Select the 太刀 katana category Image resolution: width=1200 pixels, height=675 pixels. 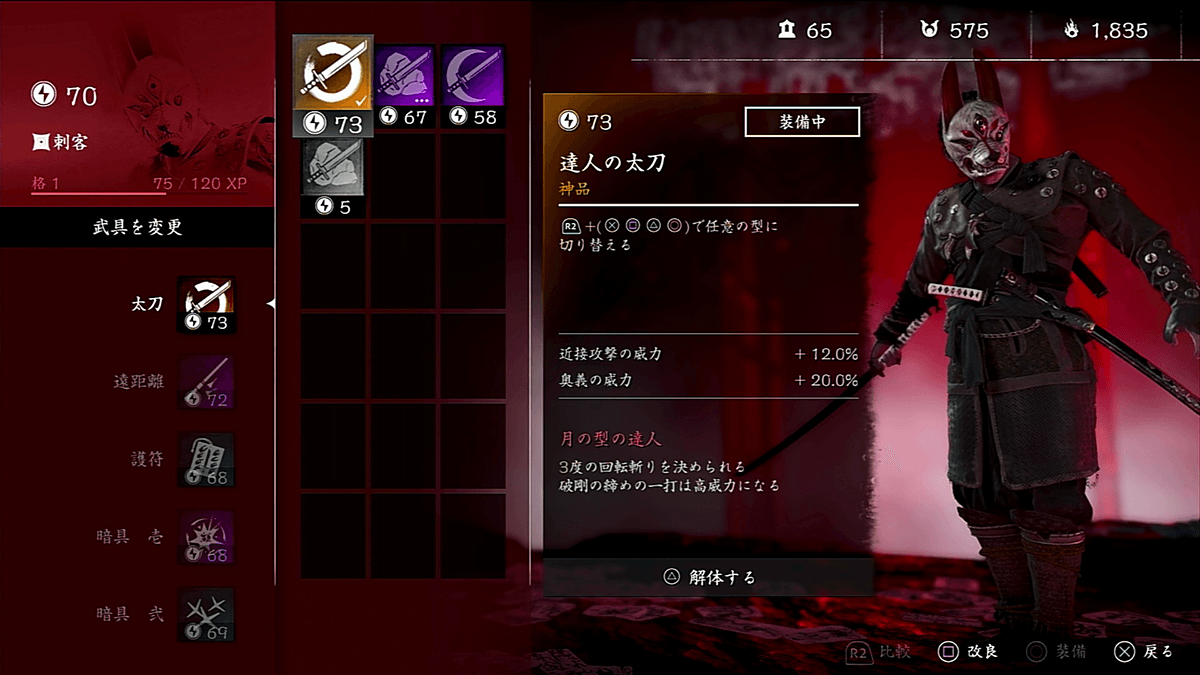point(206,304)
